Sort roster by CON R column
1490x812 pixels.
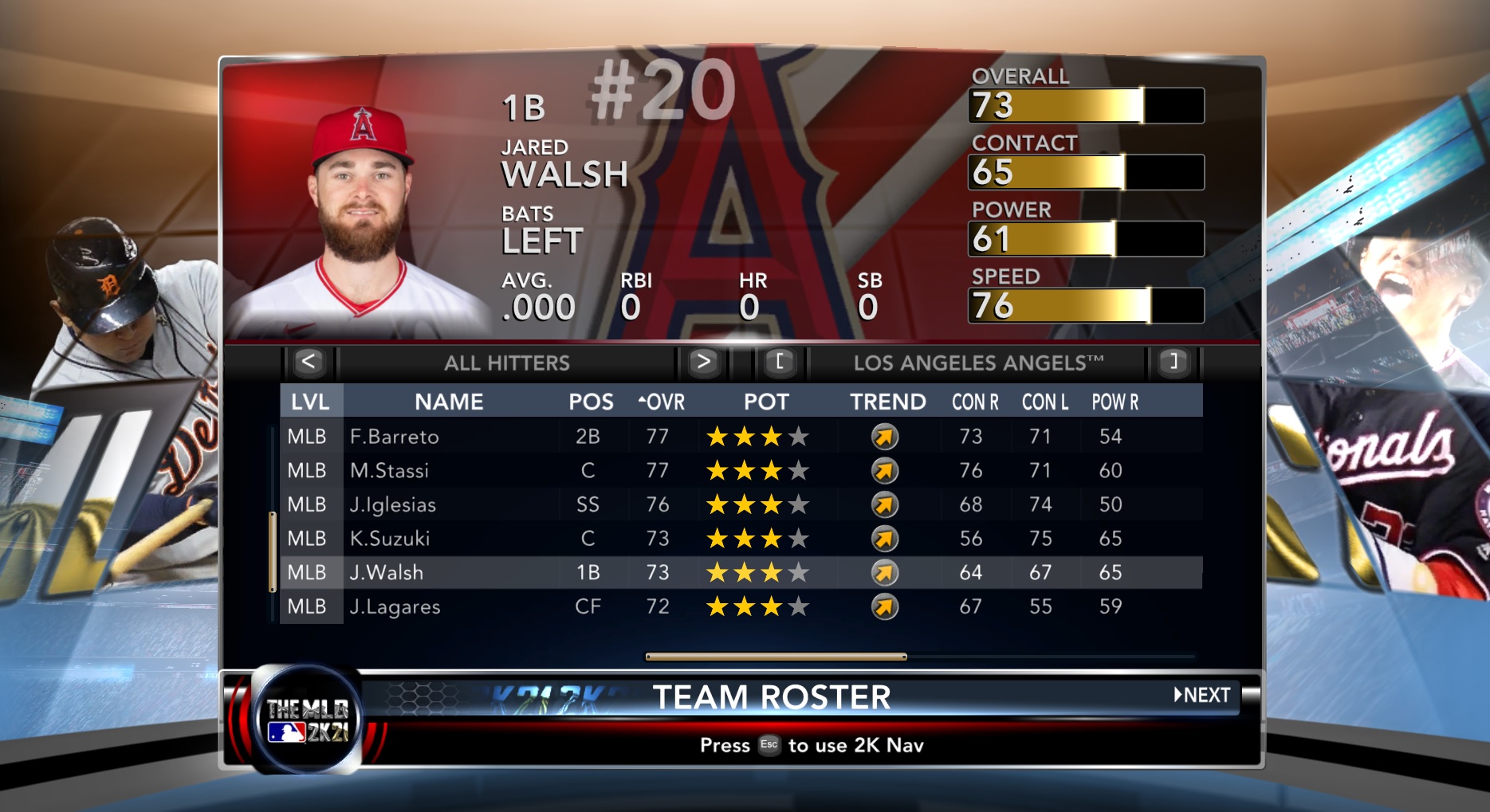point(975,402)
